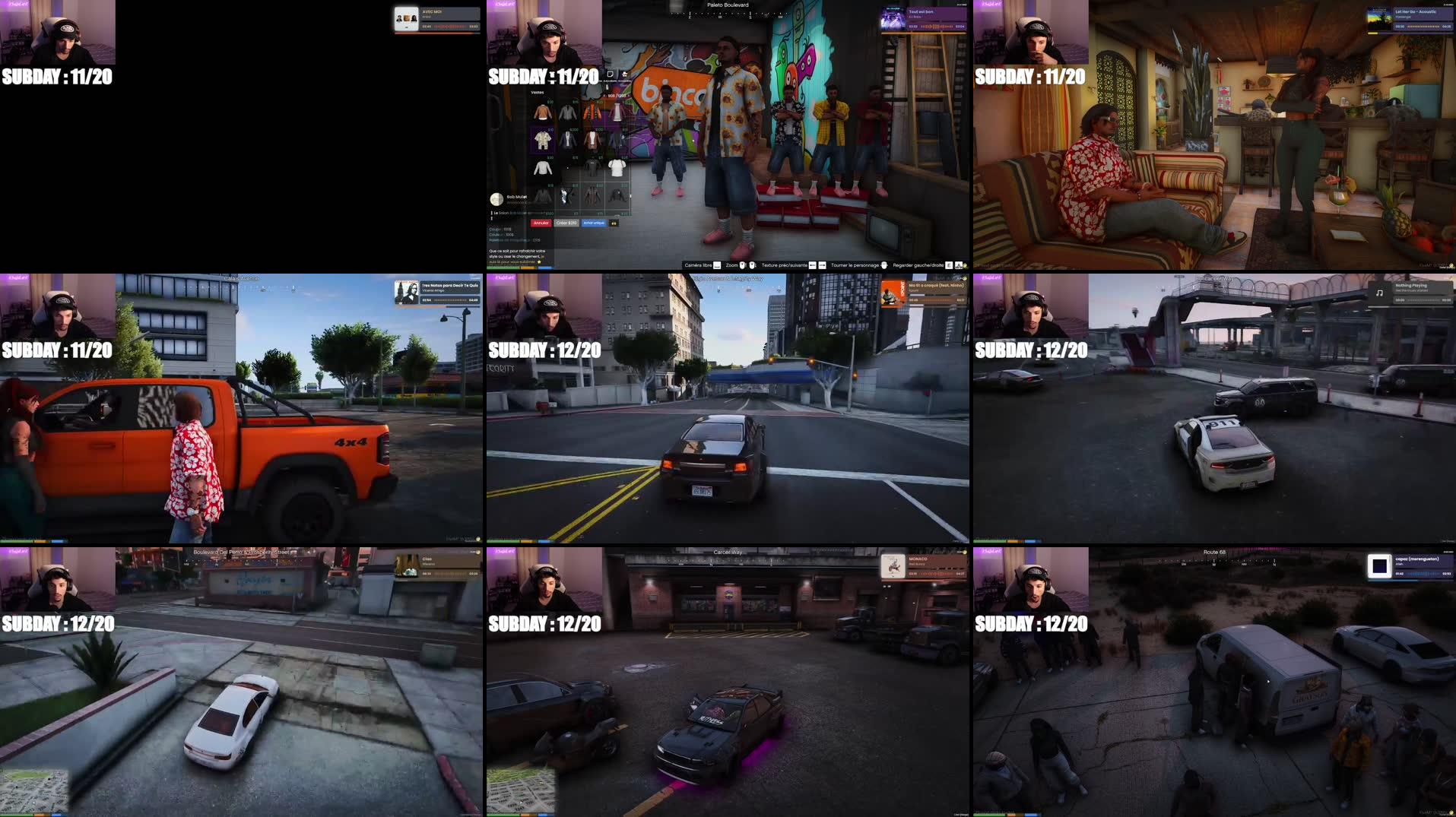Image resolution: width=1456 pixels, height=817 pixels.
Task: Click the Zoom mouse icon in the shop controls
Action: pos(743,265)
